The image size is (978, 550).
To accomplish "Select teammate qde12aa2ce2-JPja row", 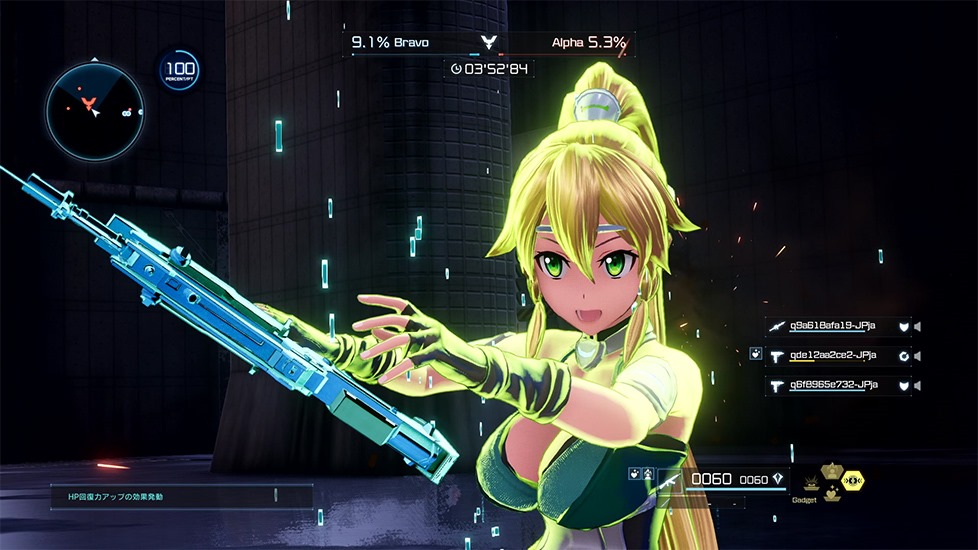I will (x=832, y=355).
